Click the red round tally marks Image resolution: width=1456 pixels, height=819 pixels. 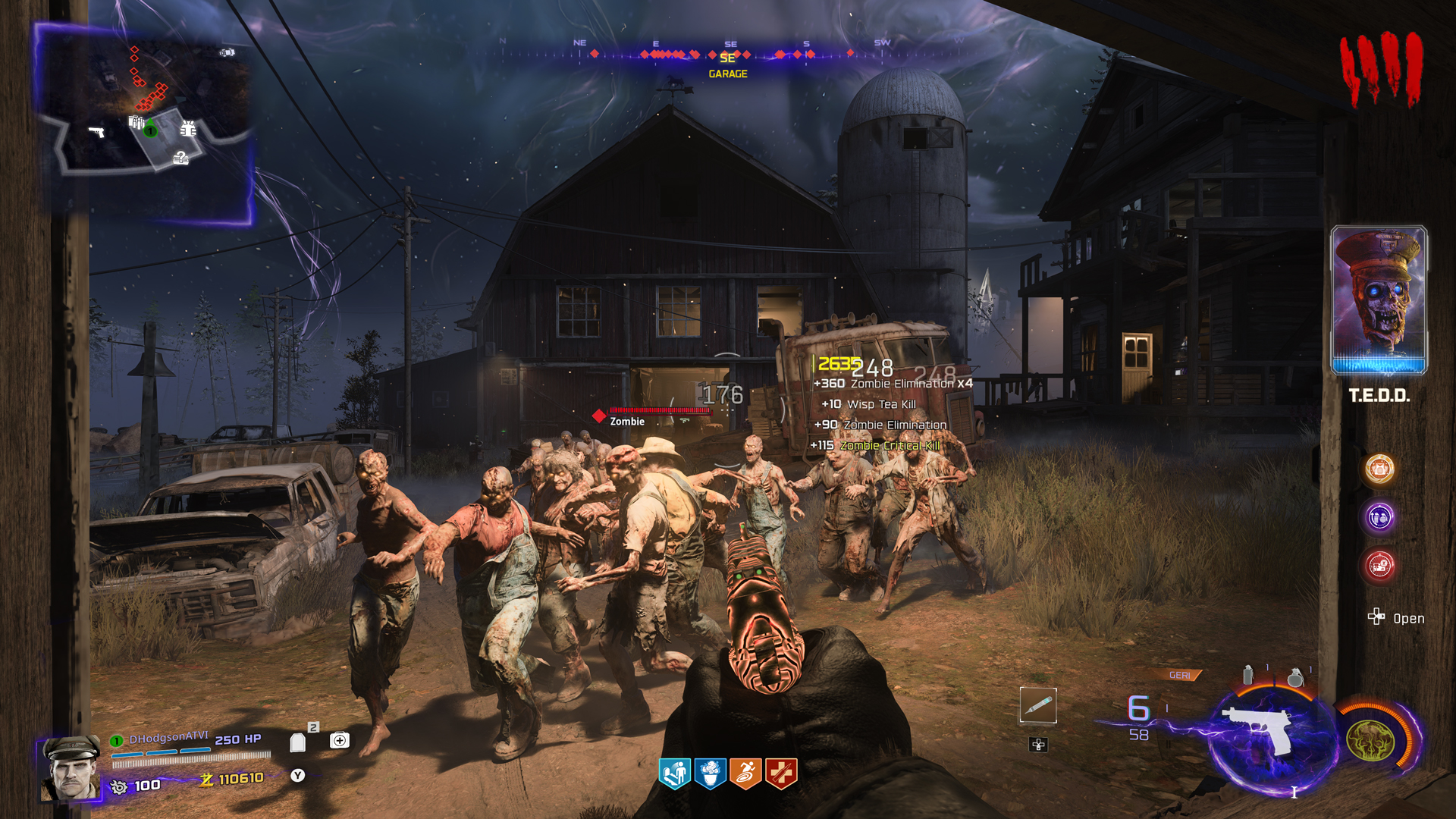1380,70
